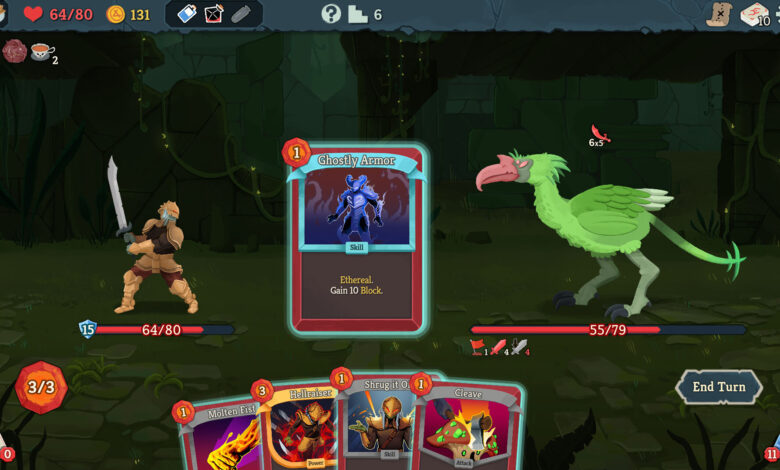End the current turn
Image resolution: width=780 pixels, height=470 pixels.
(x=718, y=386)
